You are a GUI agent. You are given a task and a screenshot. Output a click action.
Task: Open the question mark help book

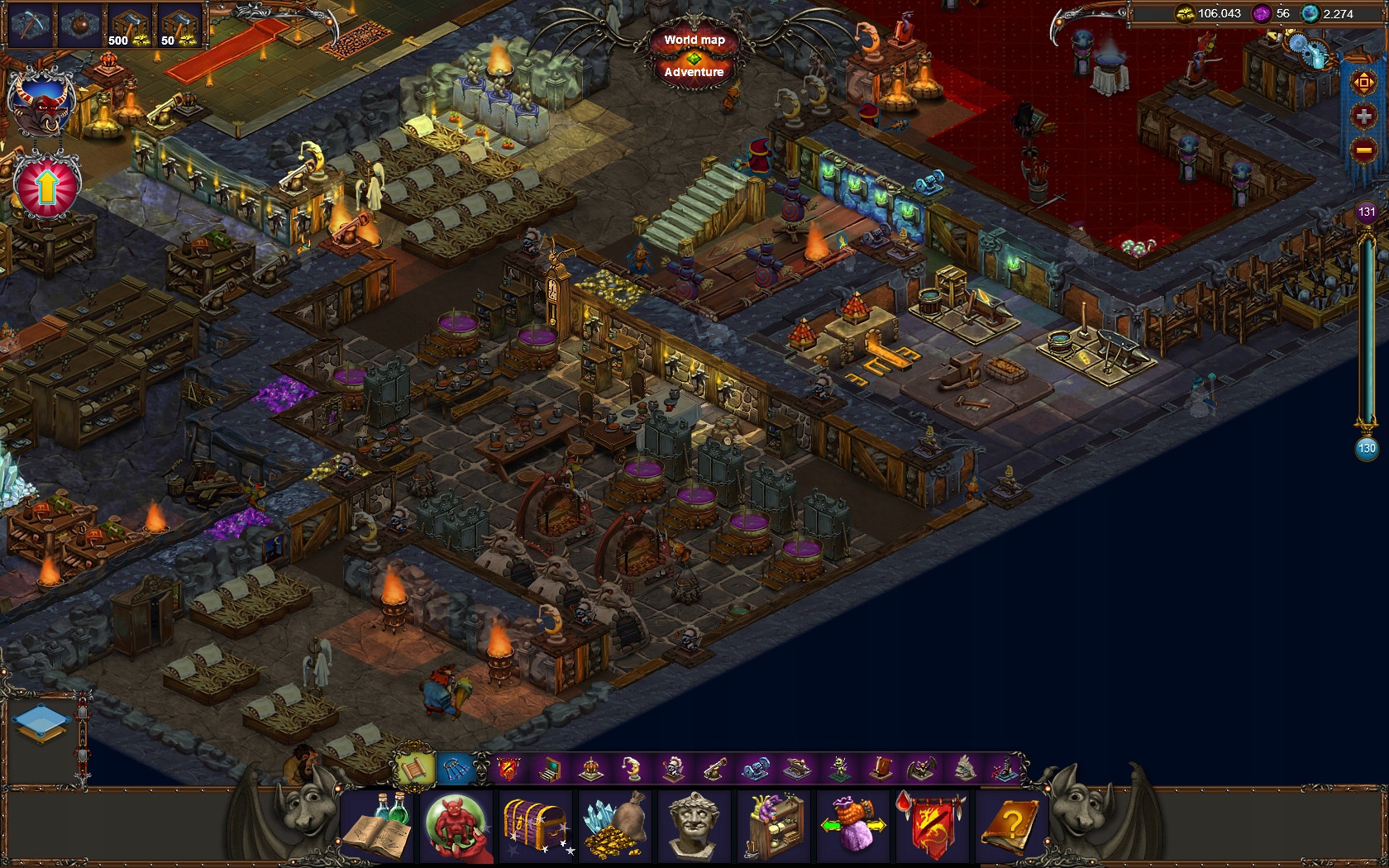1011,827
